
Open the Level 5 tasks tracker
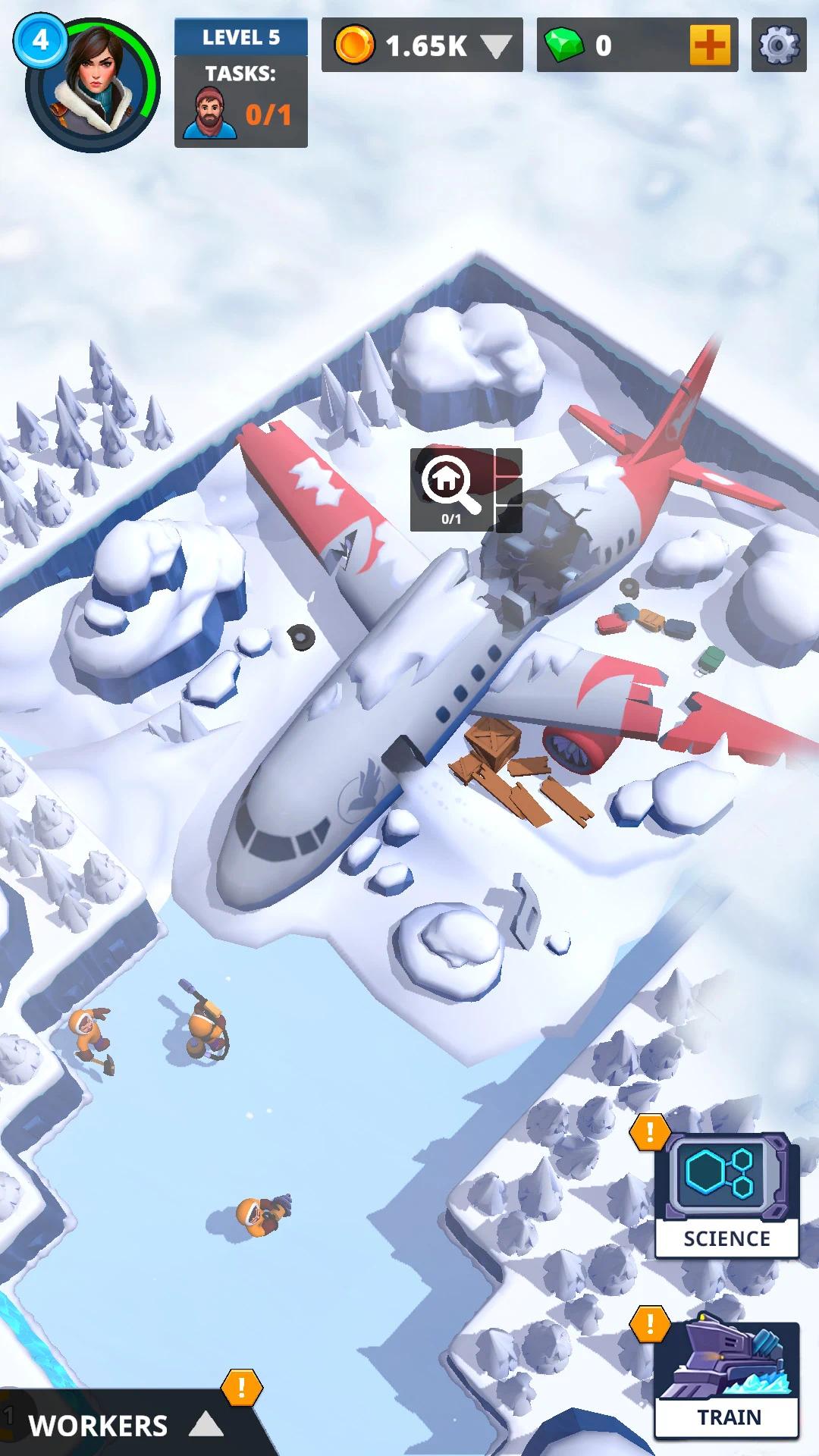click(240, 83)
